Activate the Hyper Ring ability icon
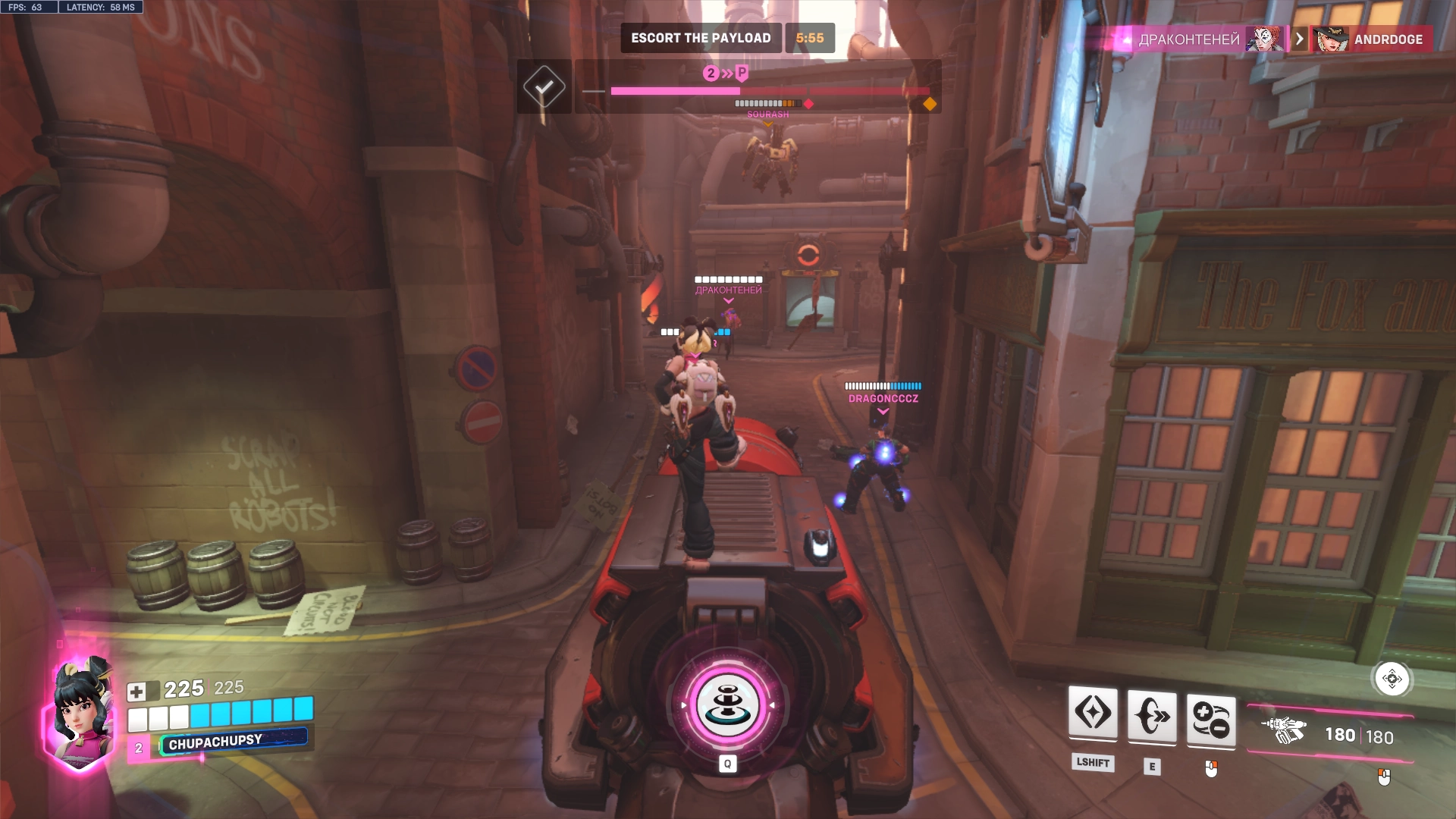This screenshot has height=819, width=1456. [x=1152, y=717]
